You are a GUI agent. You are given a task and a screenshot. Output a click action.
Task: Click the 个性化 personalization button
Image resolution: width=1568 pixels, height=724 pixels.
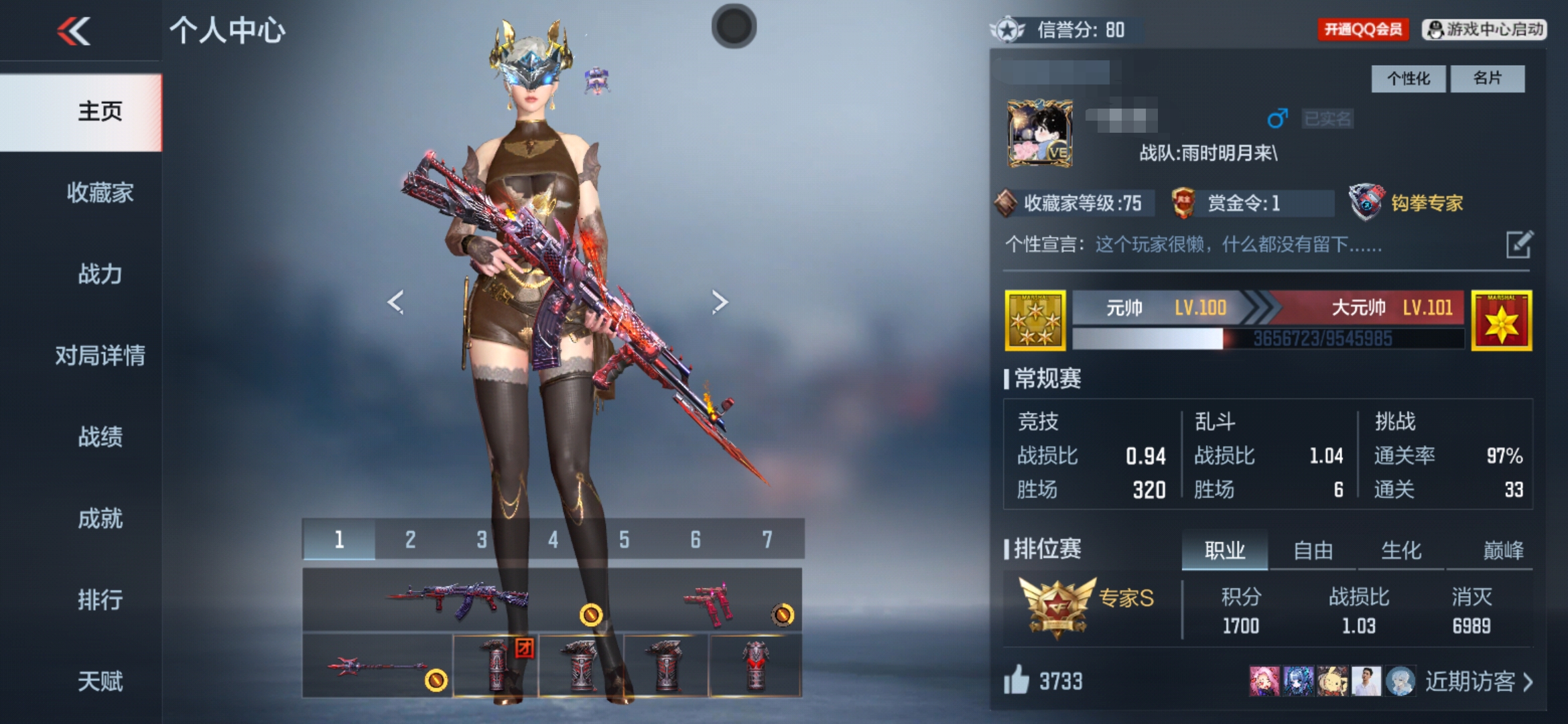[1408, 79]
